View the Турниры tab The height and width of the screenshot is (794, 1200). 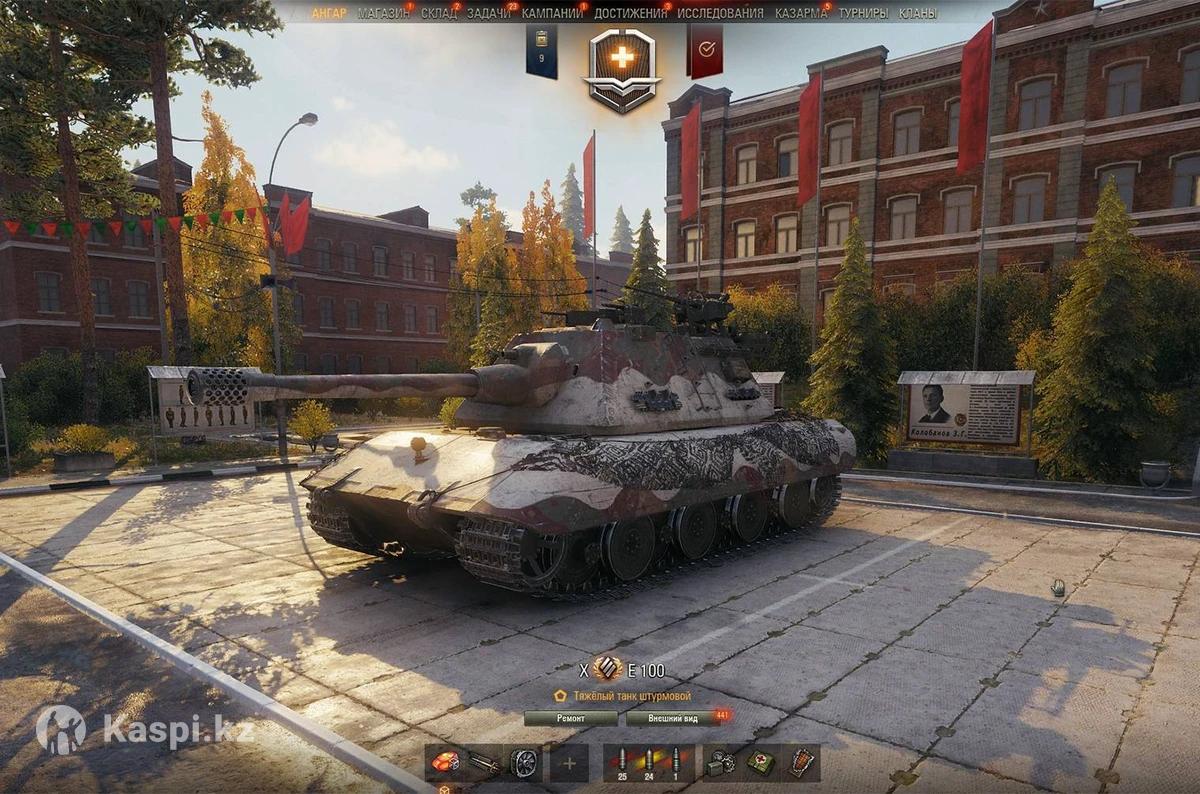pos(863,13)
